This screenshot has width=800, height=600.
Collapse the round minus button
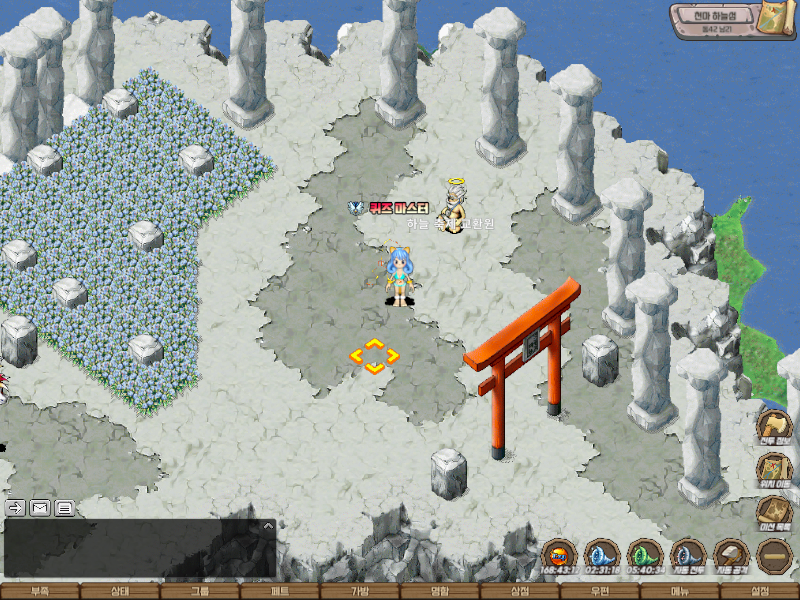coord(775,555)
